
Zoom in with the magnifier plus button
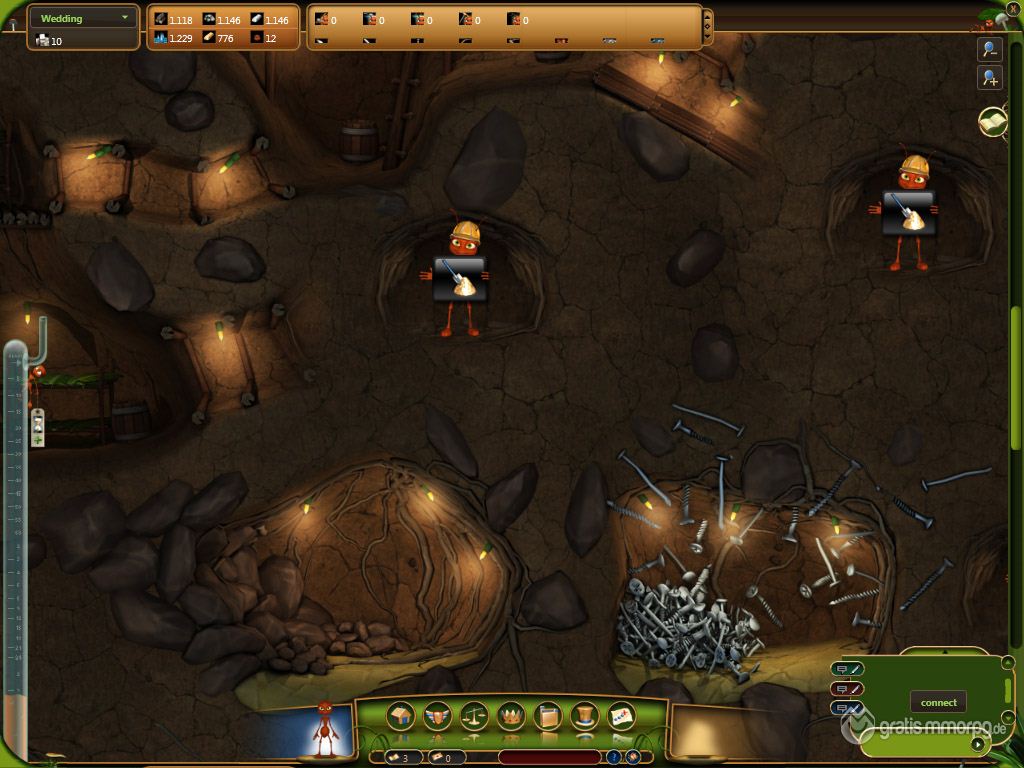click(x=990, y=78)
